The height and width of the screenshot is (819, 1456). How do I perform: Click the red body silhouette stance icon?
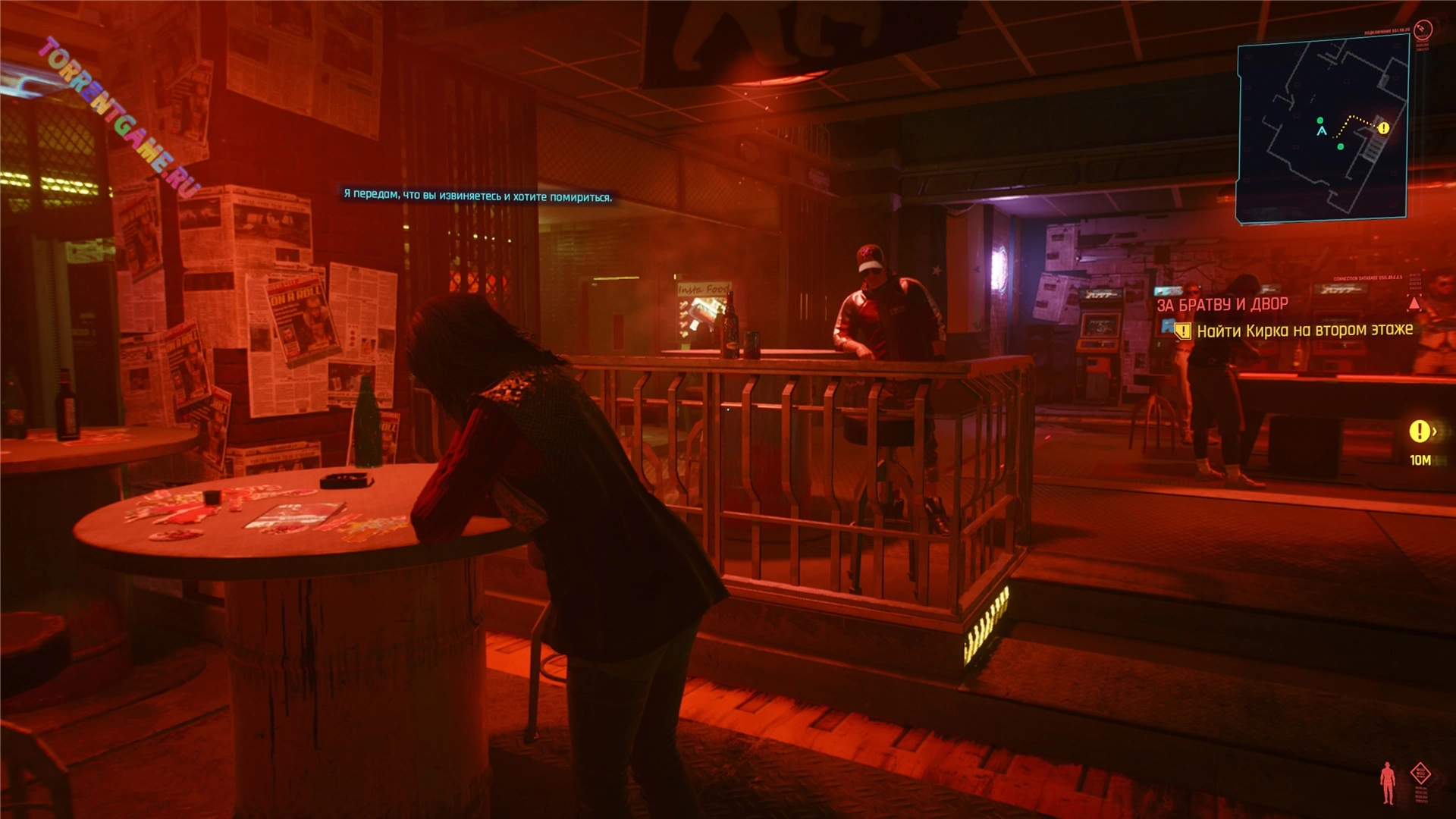pos(1388,783)
